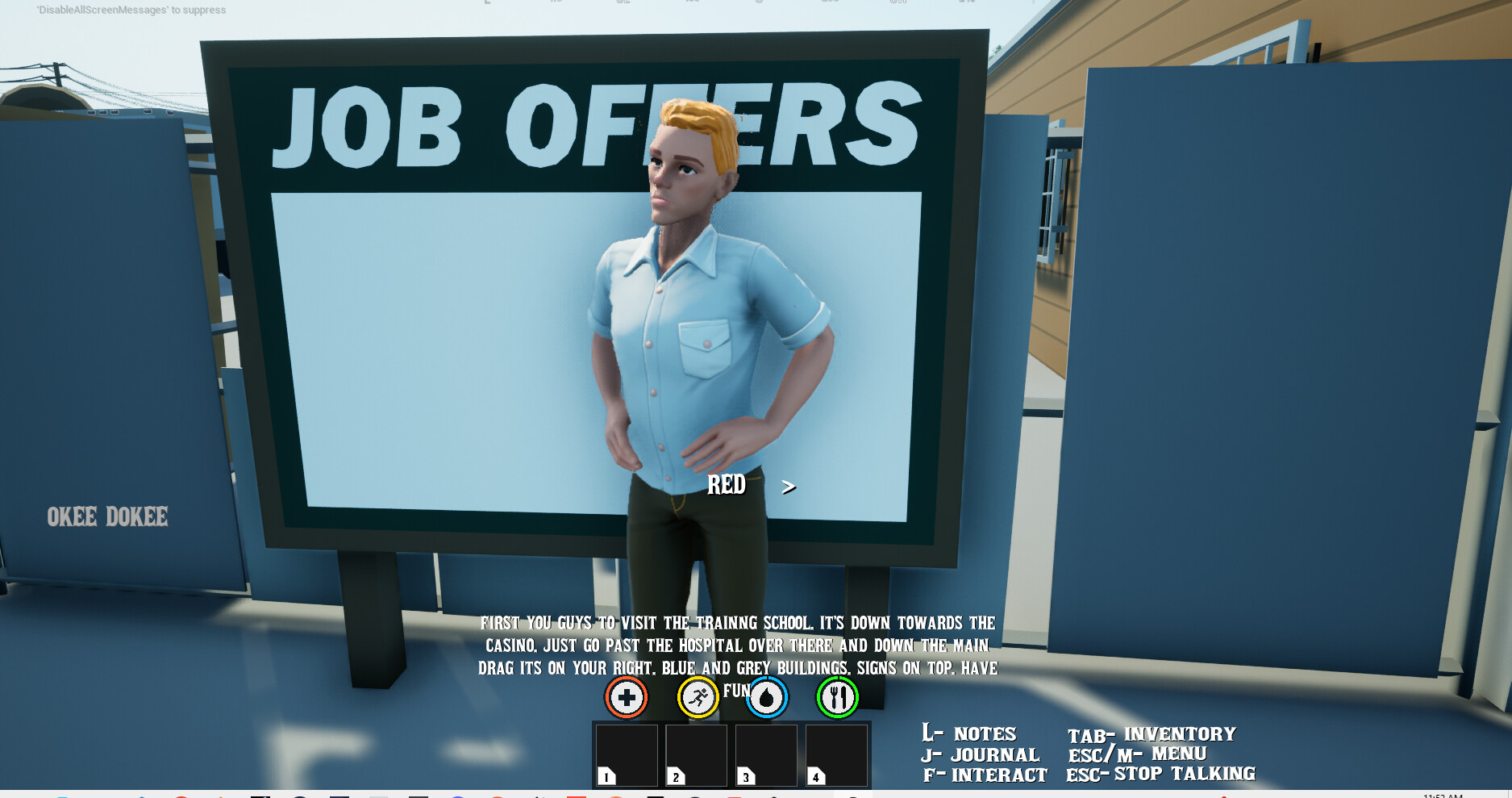1512x798 pixels.
Task: Select hotbar slot 4
Action: pyautogui.click(x=835, y=755)
